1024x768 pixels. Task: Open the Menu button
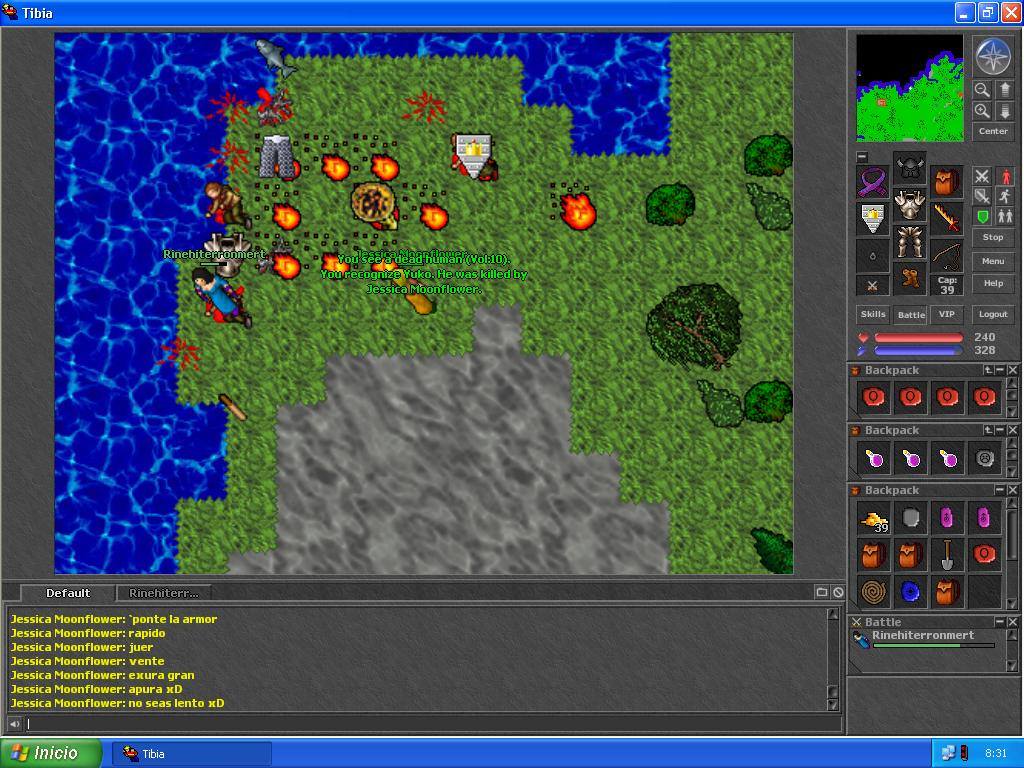pos(992,261)
